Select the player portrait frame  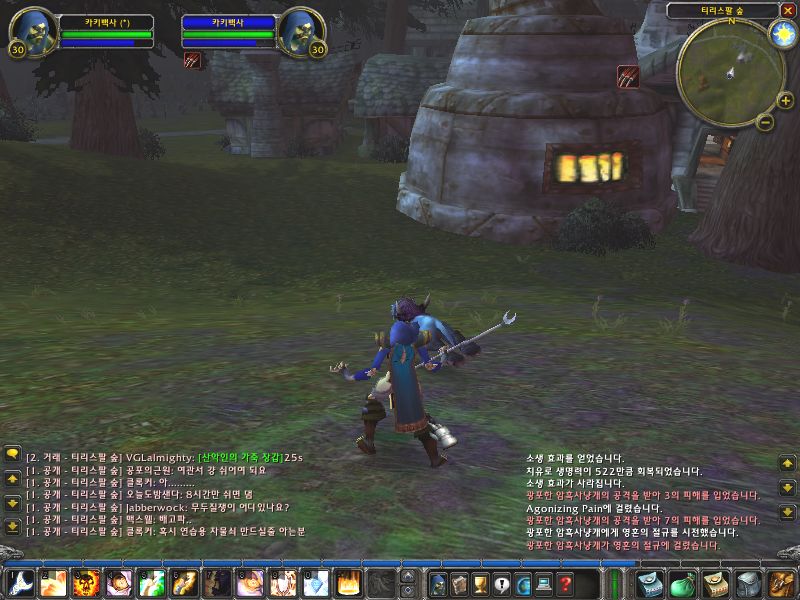click(x=31, y=31)
